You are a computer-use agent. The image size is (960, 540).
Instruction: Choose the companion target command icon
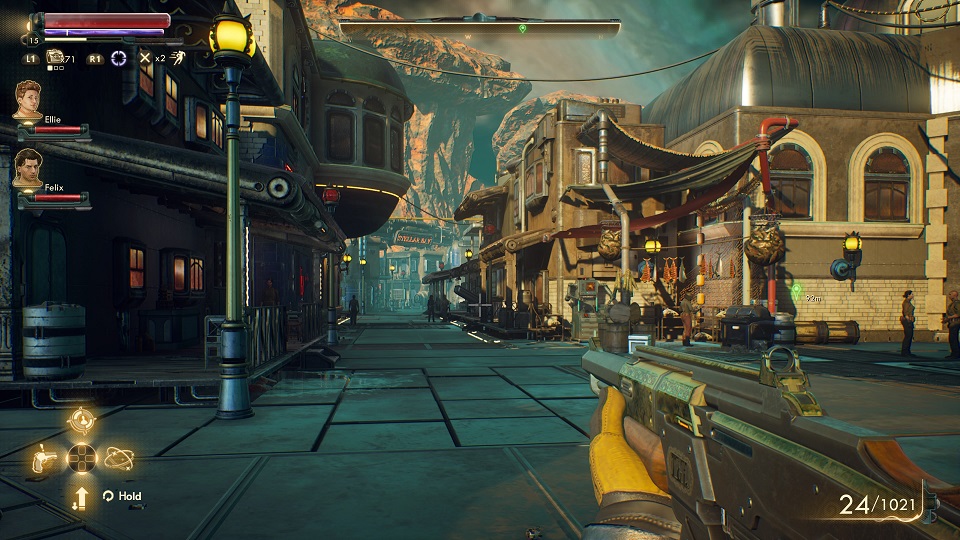tap(81, 421)
